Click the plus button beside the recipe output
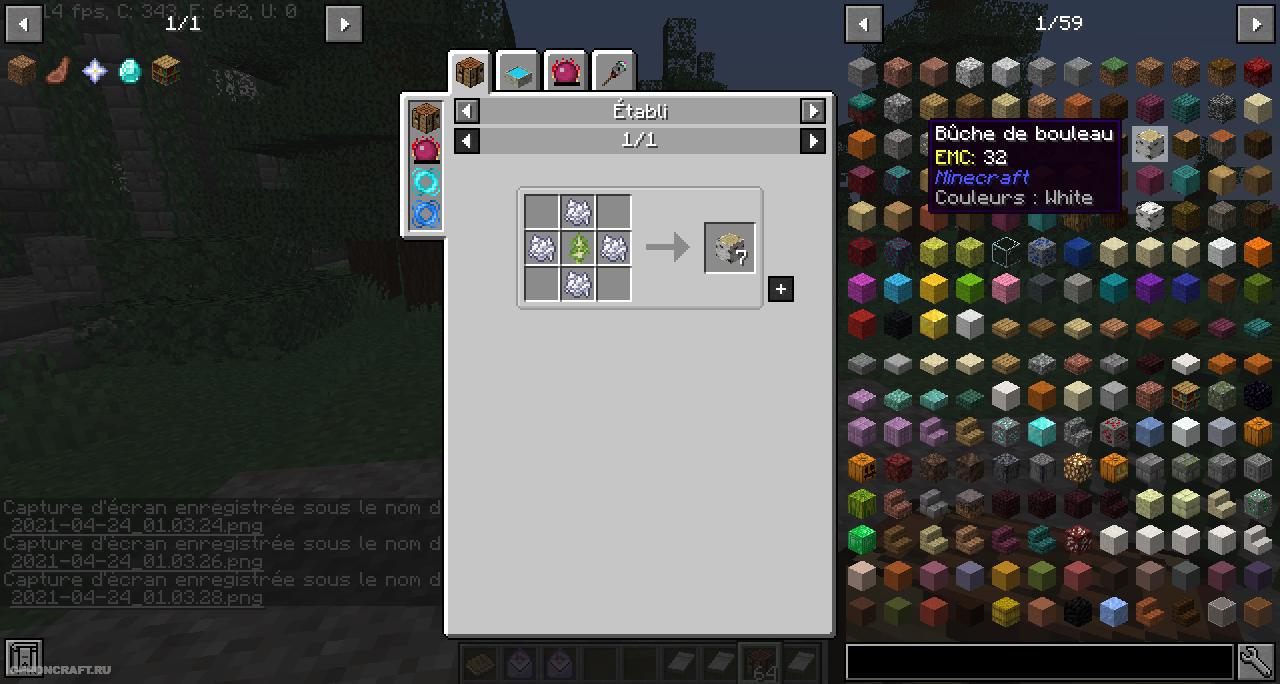The height and width of the screenshot is (684, 1280). [x=780, y=289]
